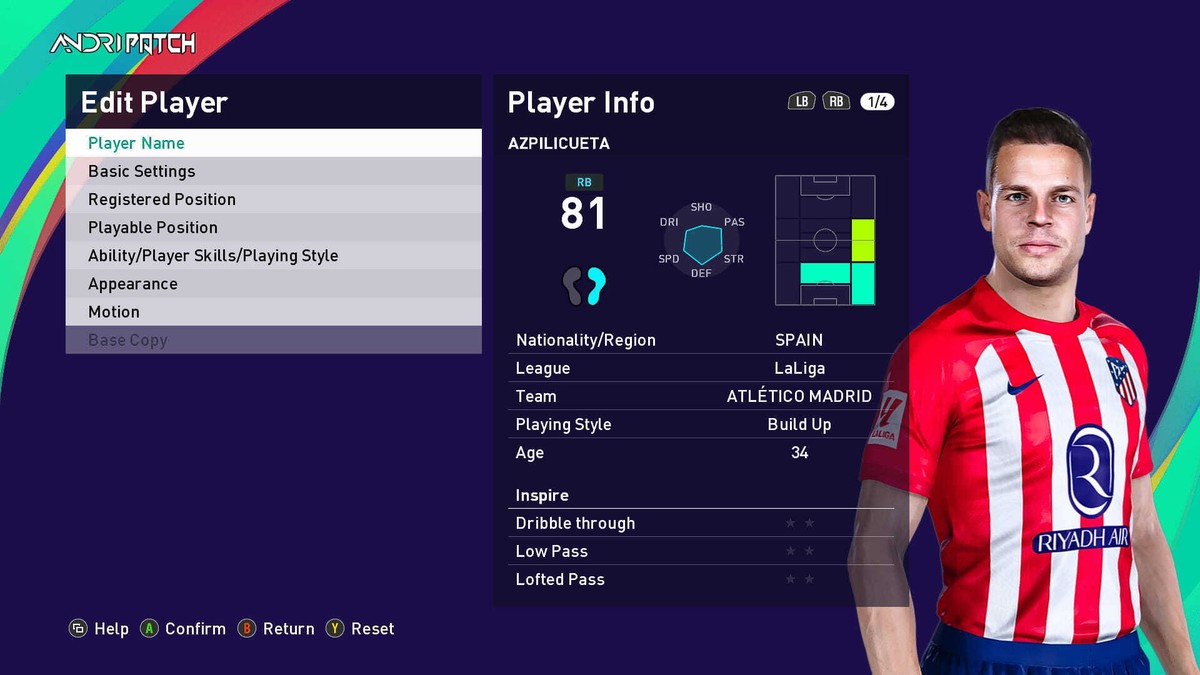Choose Registered Position
The width and height of the screenshot is (1200, 675).
(273, 199)
